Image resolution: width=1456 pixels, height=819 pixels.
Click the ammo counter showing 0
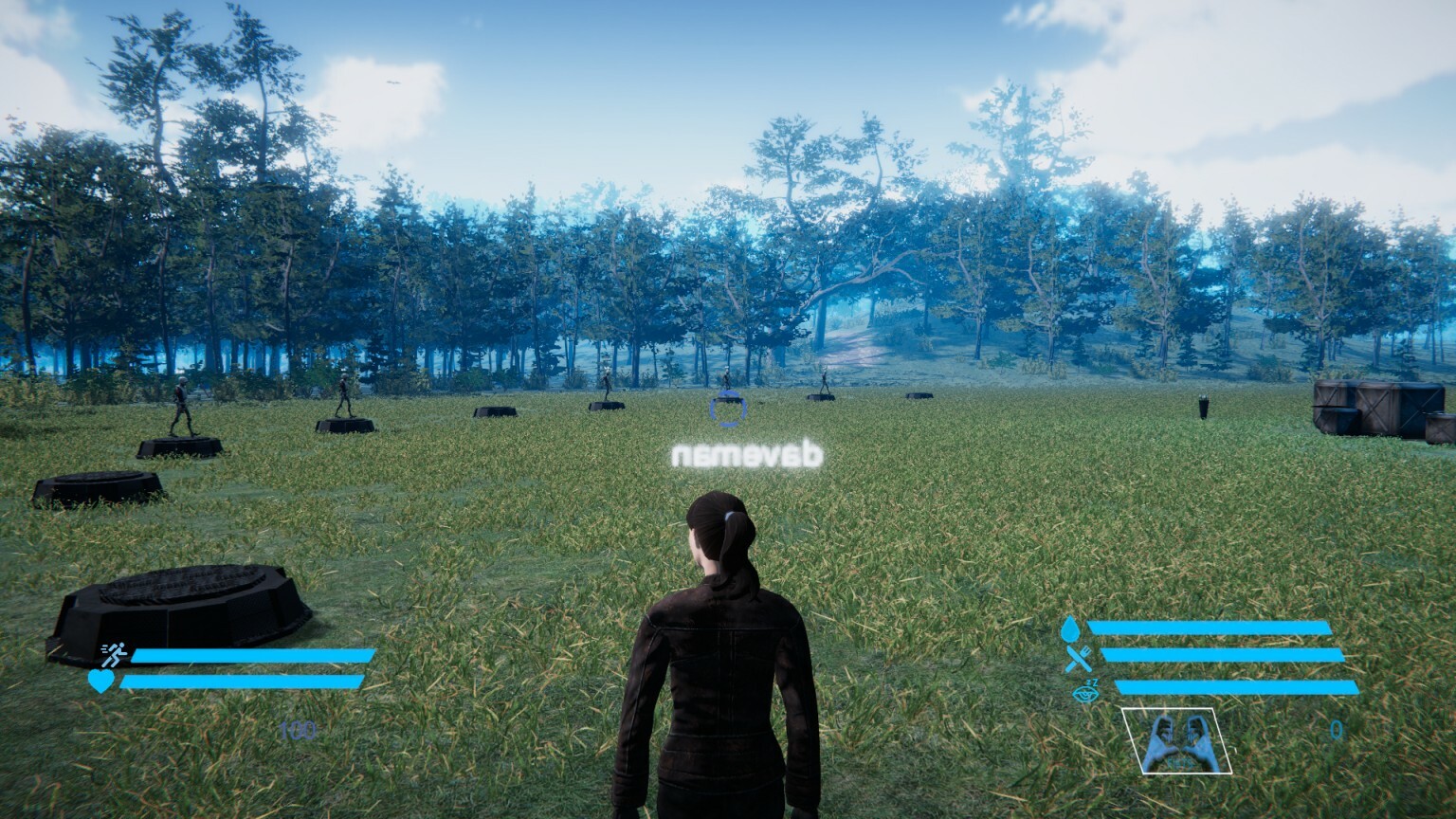point(1337,728)
